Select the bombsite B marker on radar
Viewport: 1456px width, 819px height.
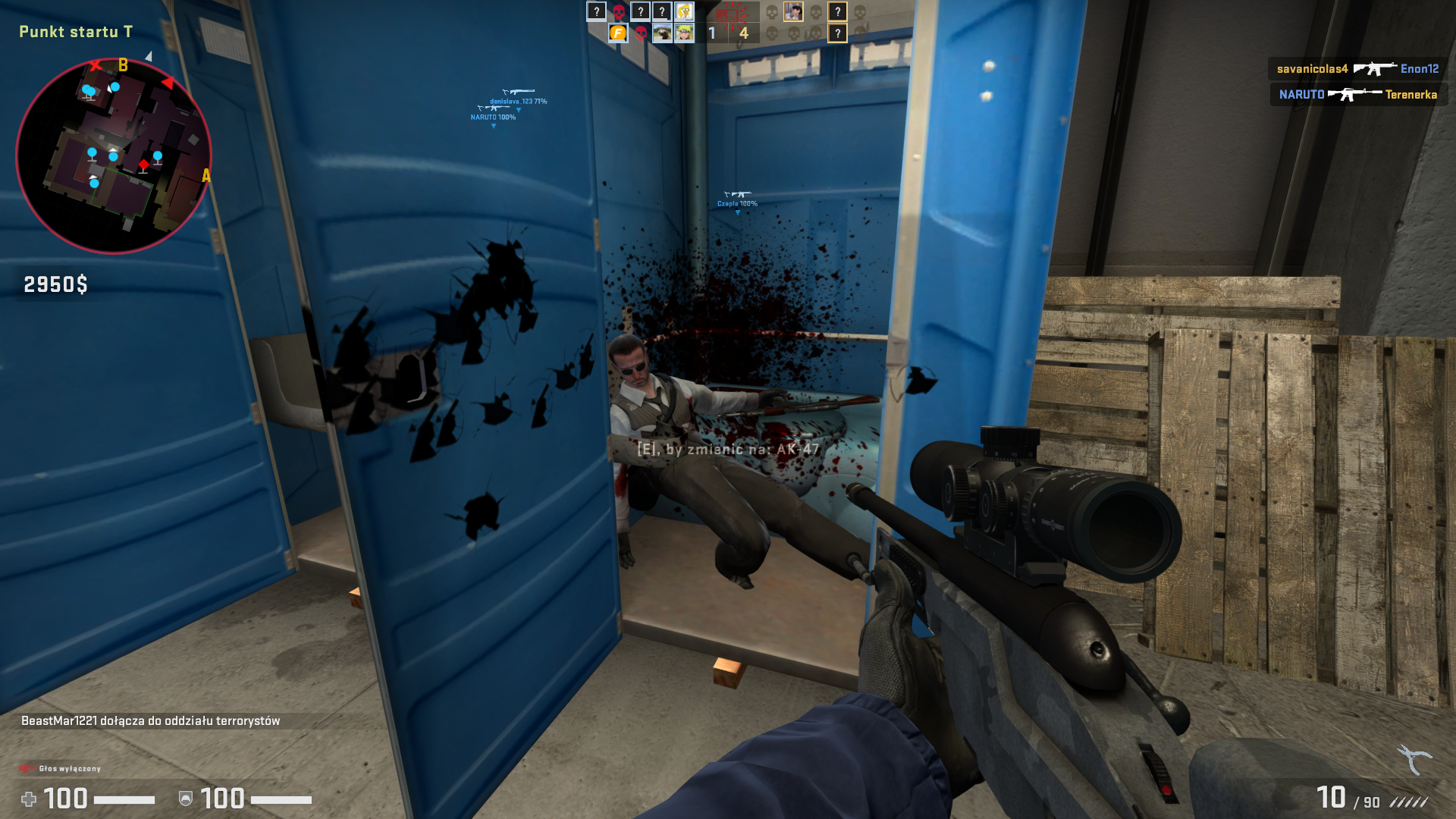coord(123,66)
